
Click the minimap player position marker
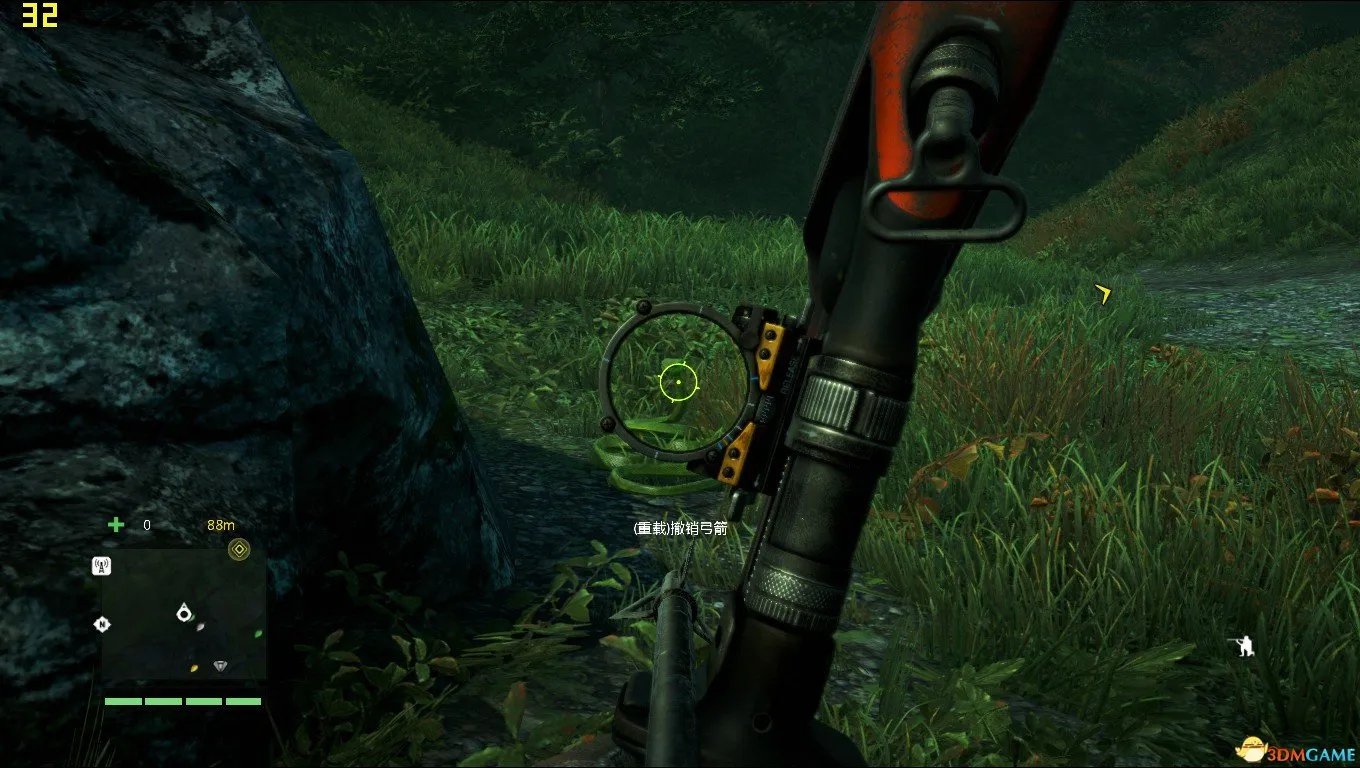tap(183, 612)
